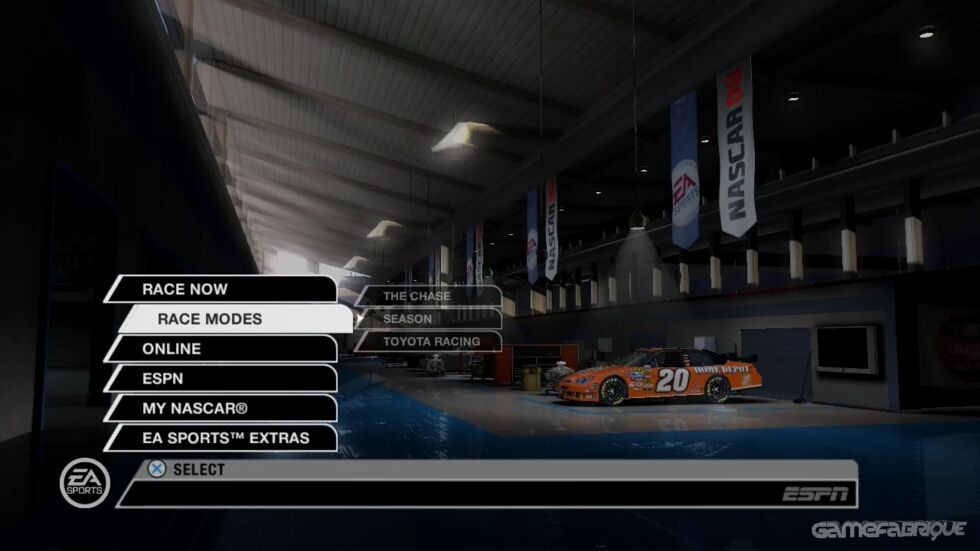980x551 pixels.
Task: Go to the ESPN menu entry
Action: click(x=220, y=379)
